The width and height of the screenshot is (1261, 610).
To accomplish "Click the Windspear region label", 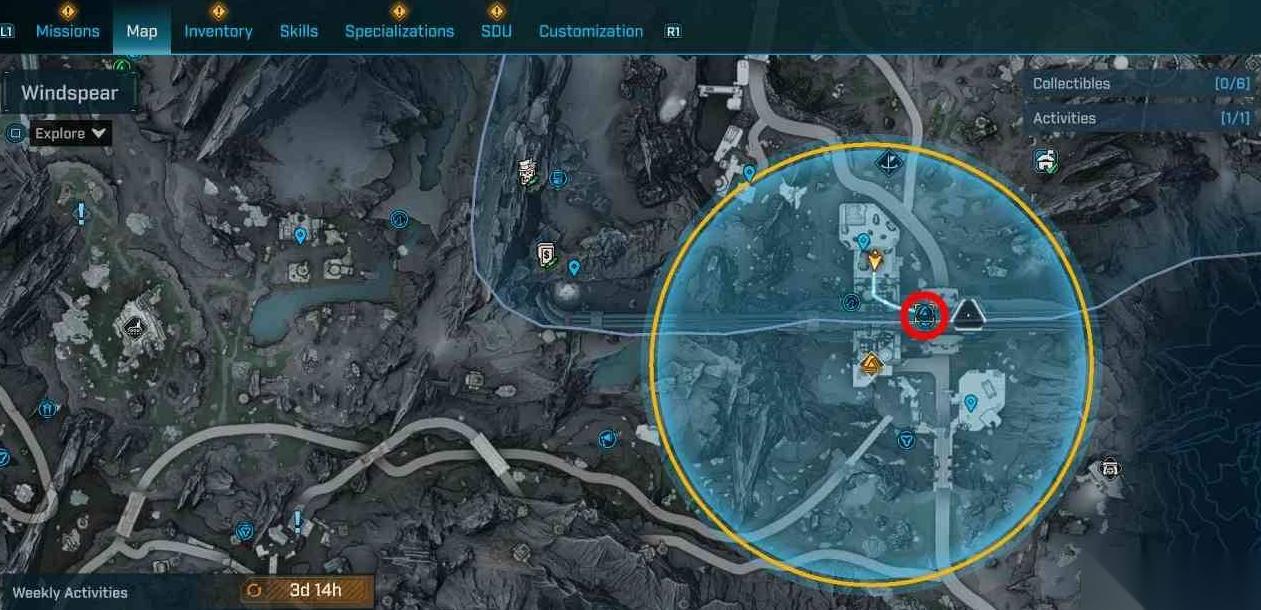I will [69, 93].
